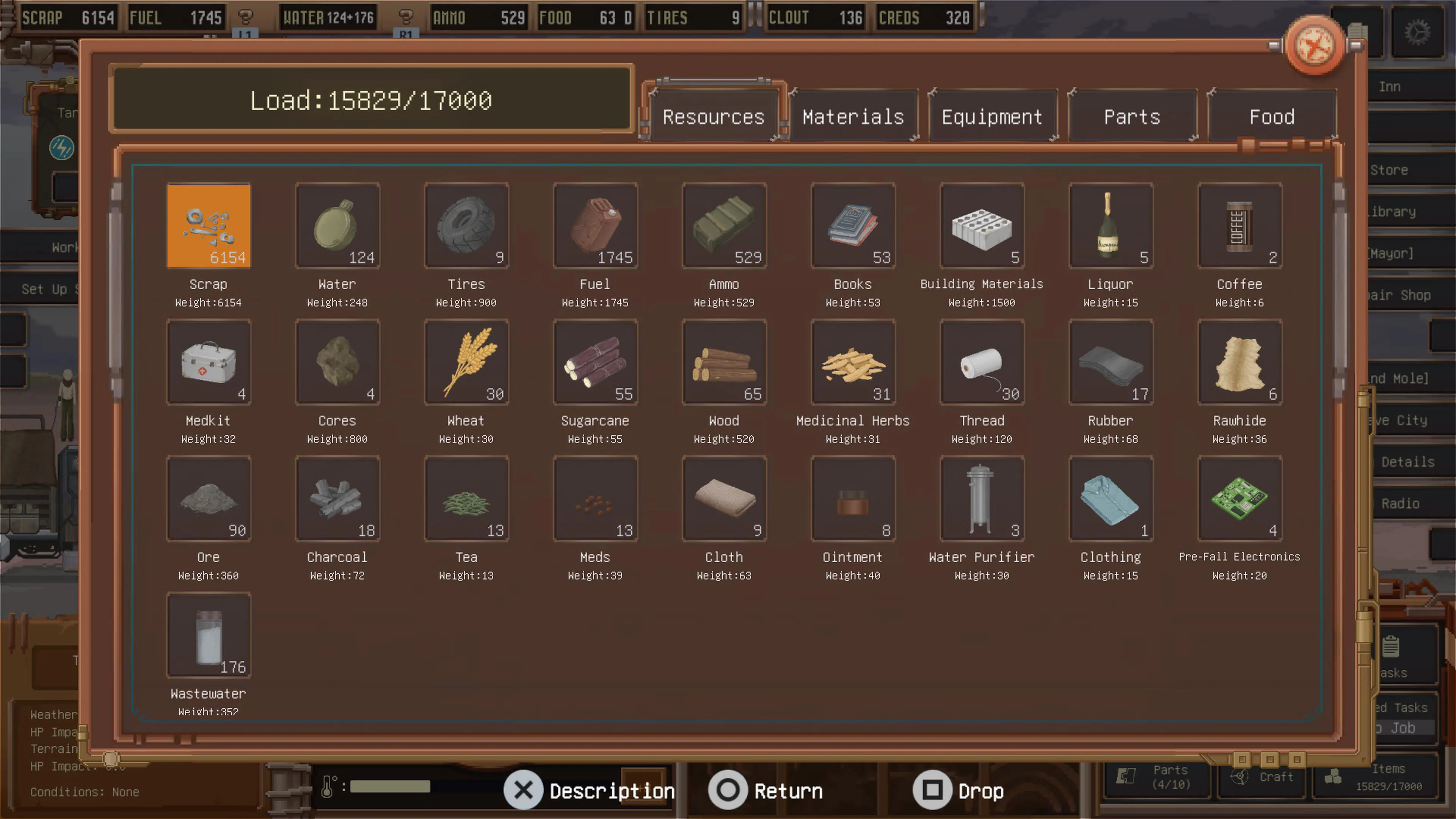Select the Medicinal Herbs item

[x=853, y=362]
